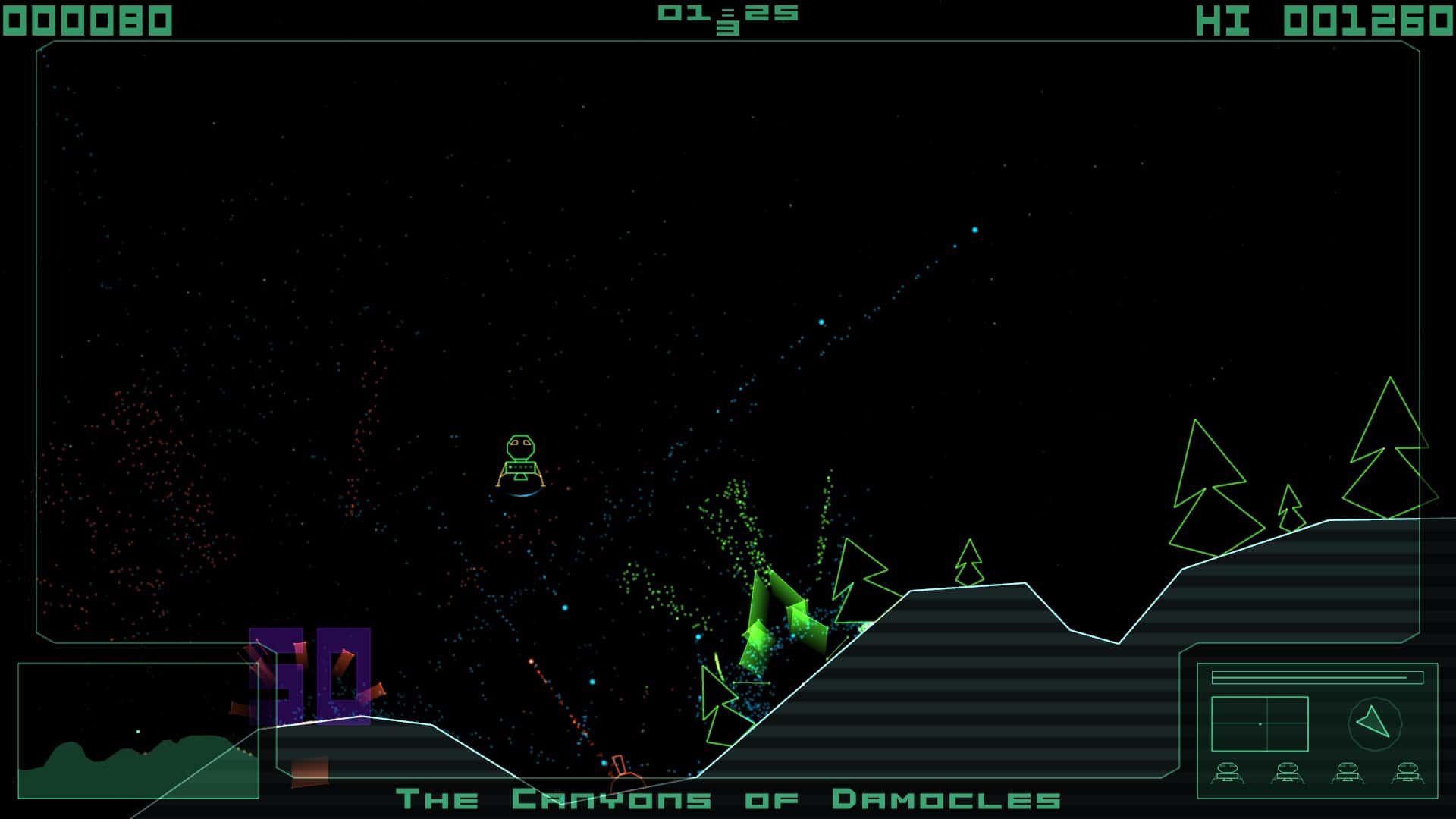Select the third lander life icon
Screen dimensions: 1456x819
1347,773
